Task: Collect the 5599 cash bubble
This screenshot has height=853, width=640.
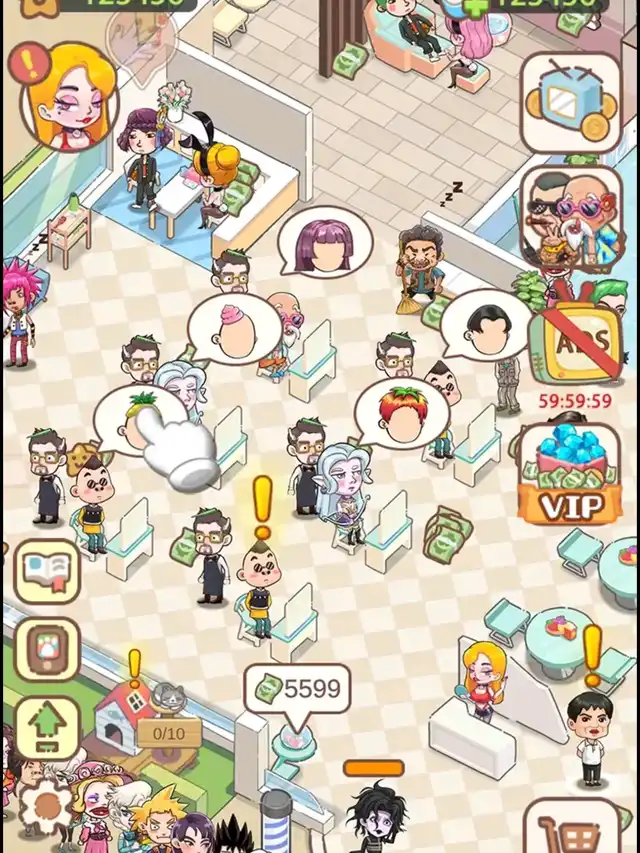Action: pos(297,688)
